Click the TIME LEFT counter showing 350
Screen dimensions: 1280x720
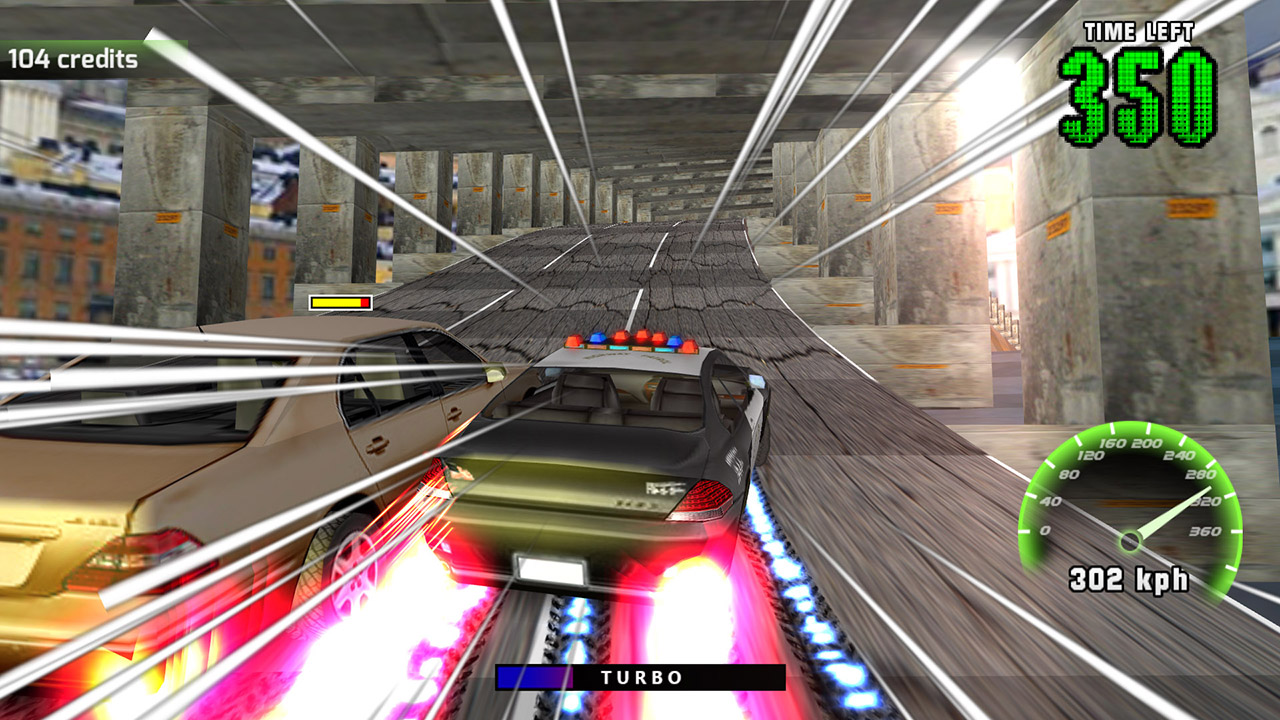pyautogui.click(x=1140, y=95)
